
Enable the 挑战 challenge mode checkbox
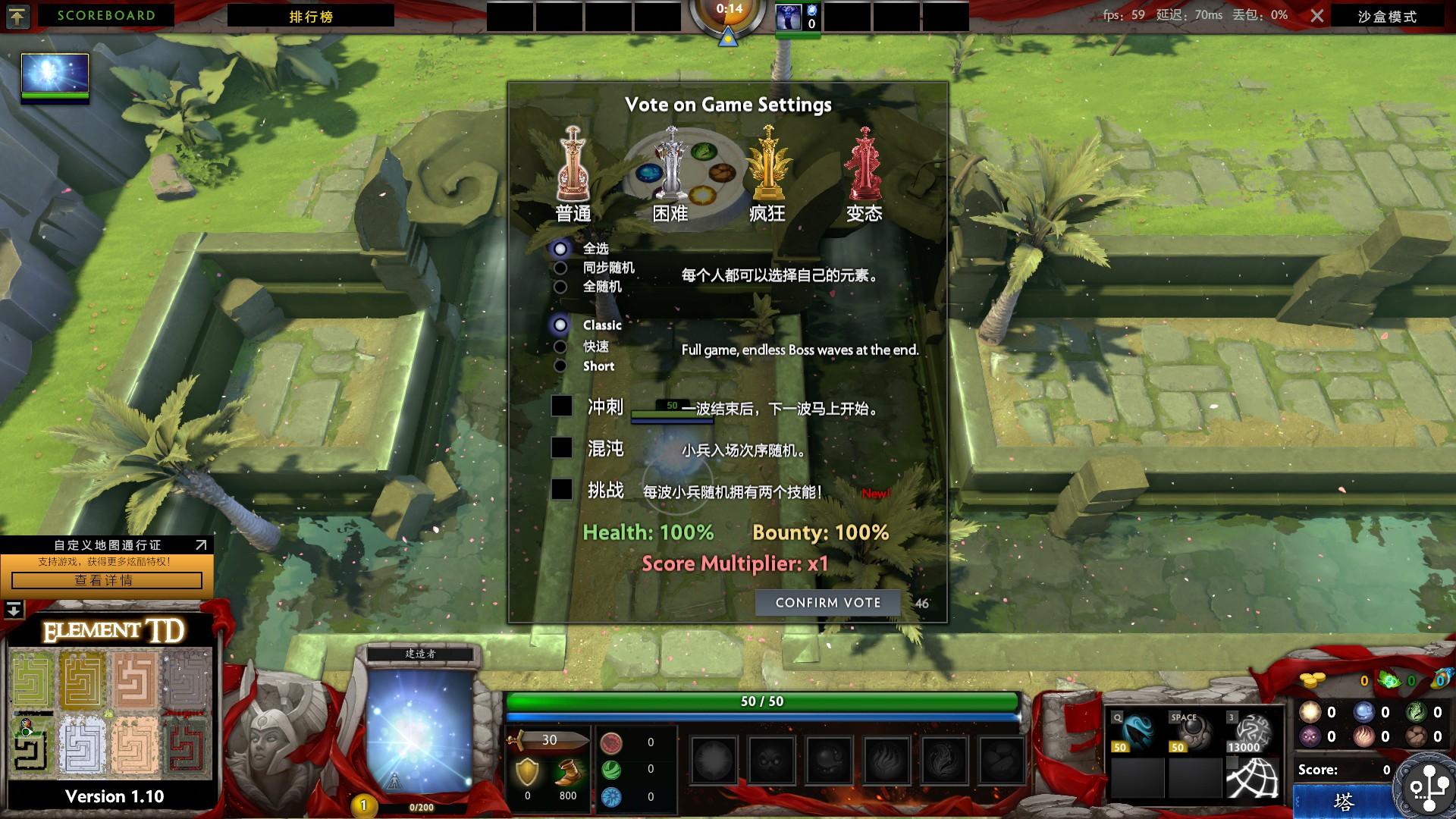[x=562, y=491]
